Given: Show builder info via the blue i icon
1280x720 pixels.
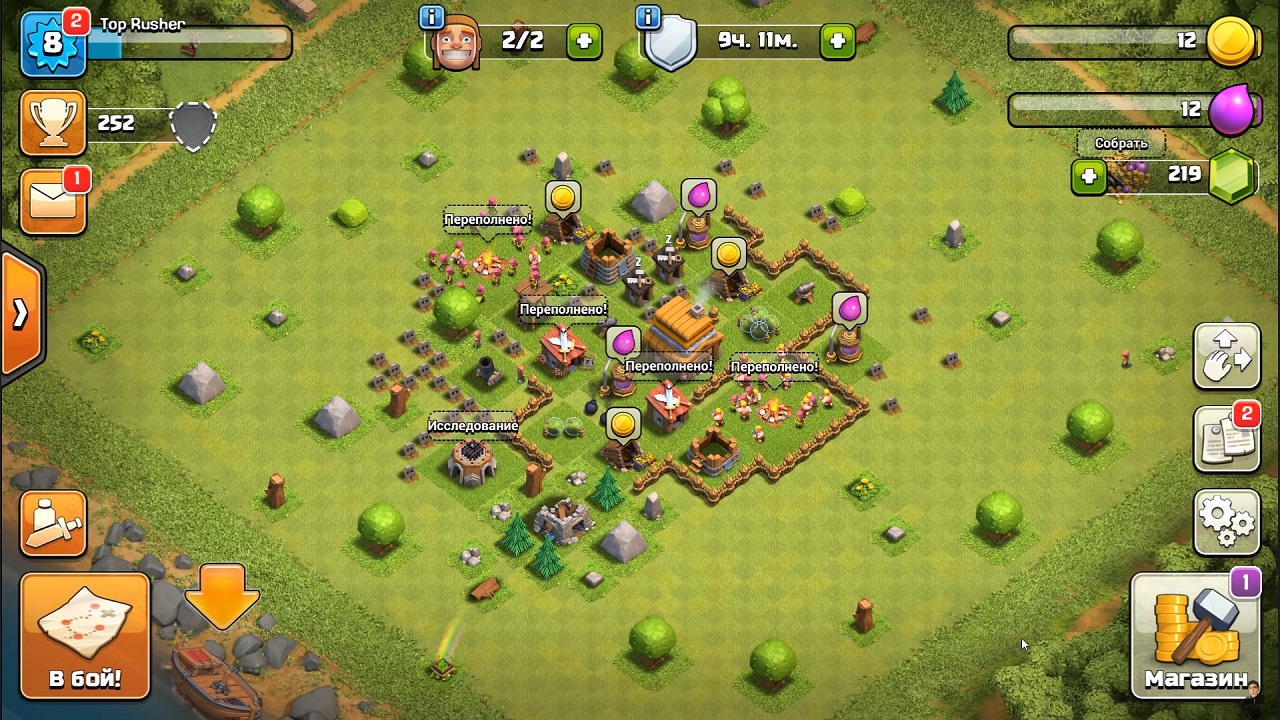Looking at the screenshot, I should click(432, 17).
